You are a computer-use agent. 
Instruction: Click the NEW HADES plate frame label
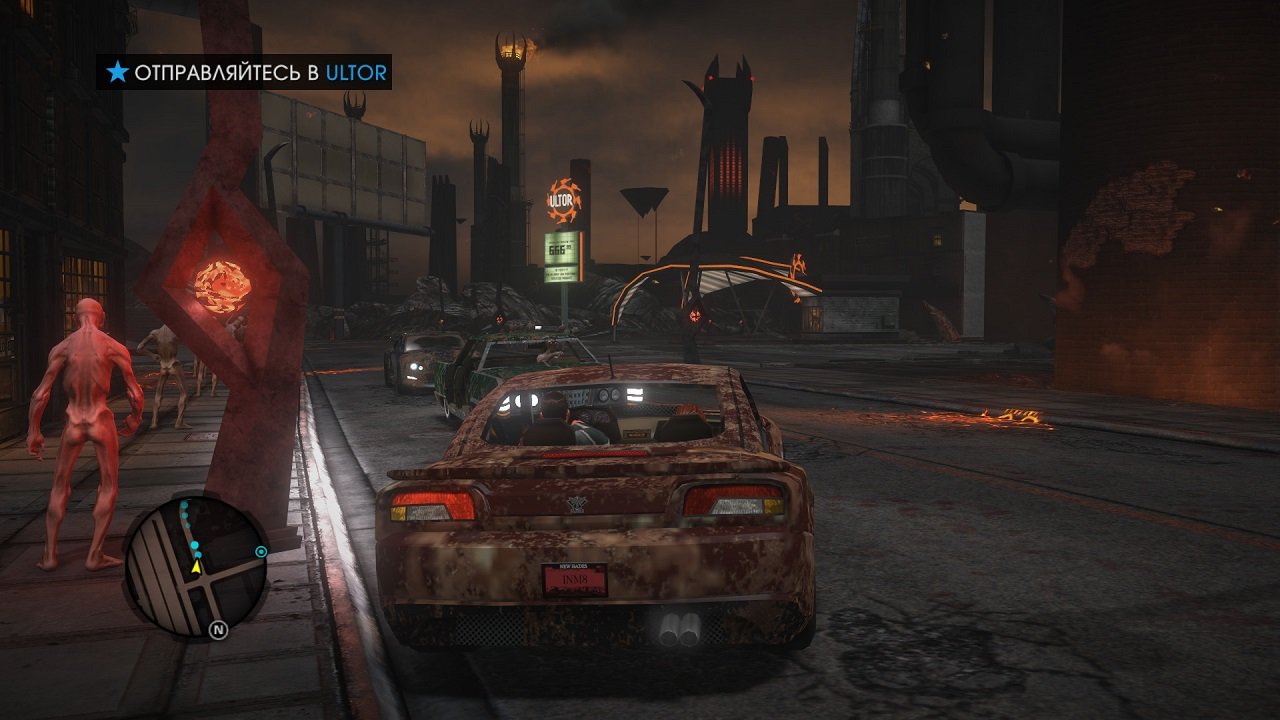[x=573, y=566]
